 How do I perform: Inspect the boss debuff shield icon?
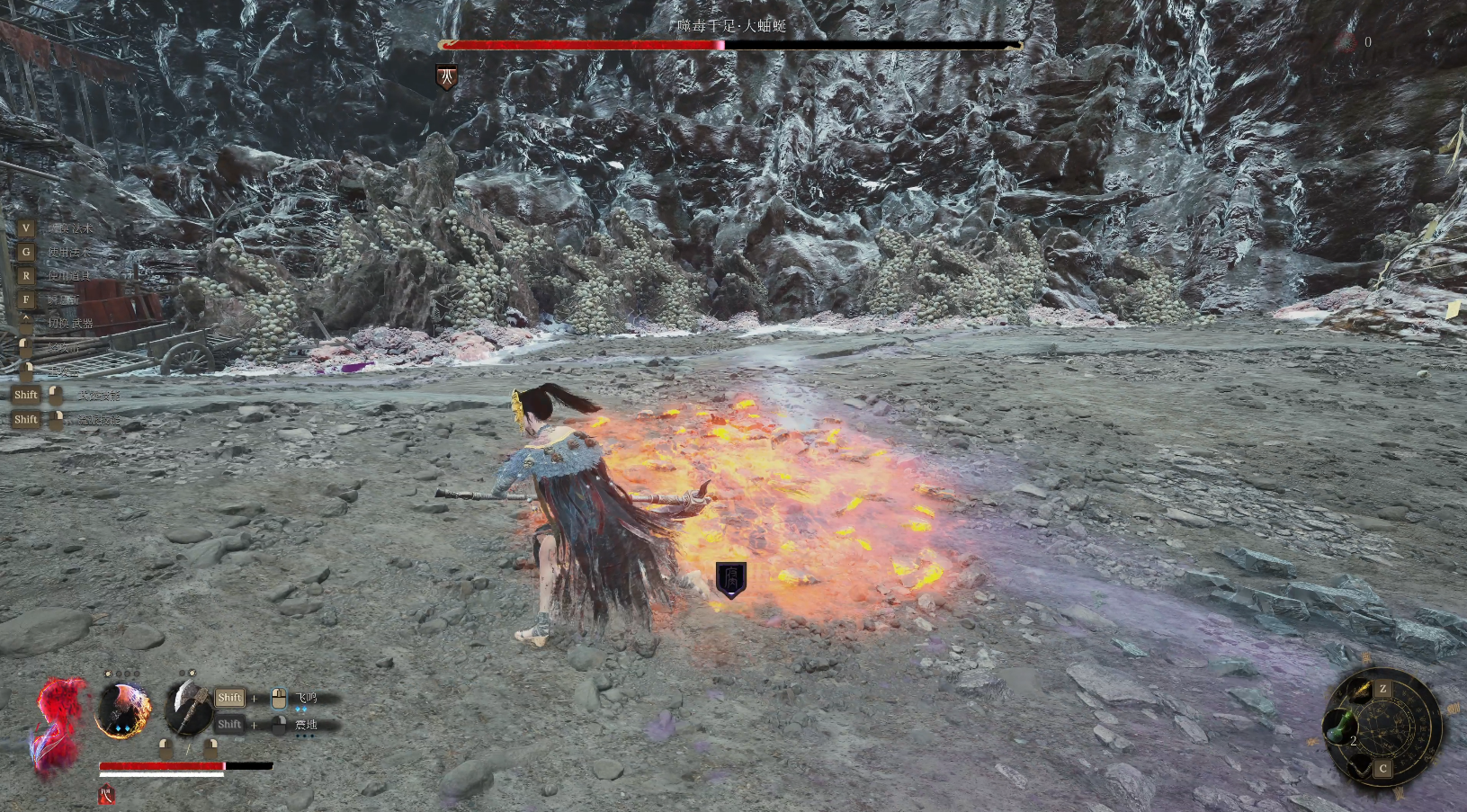[x=446, y=77]
